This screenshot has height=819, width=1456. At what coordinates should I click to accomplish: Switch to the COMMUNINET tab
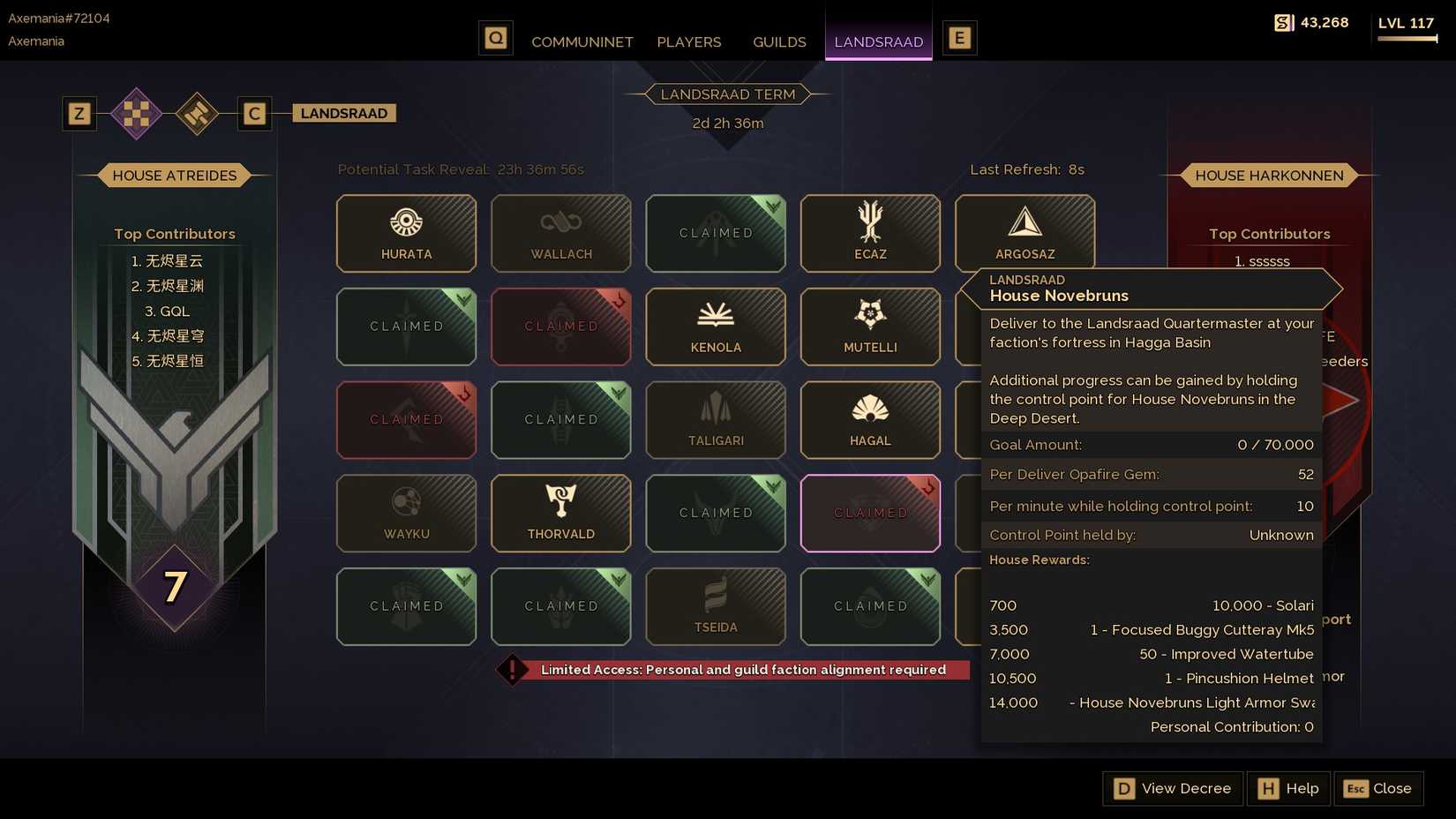(x=582, y=41)
